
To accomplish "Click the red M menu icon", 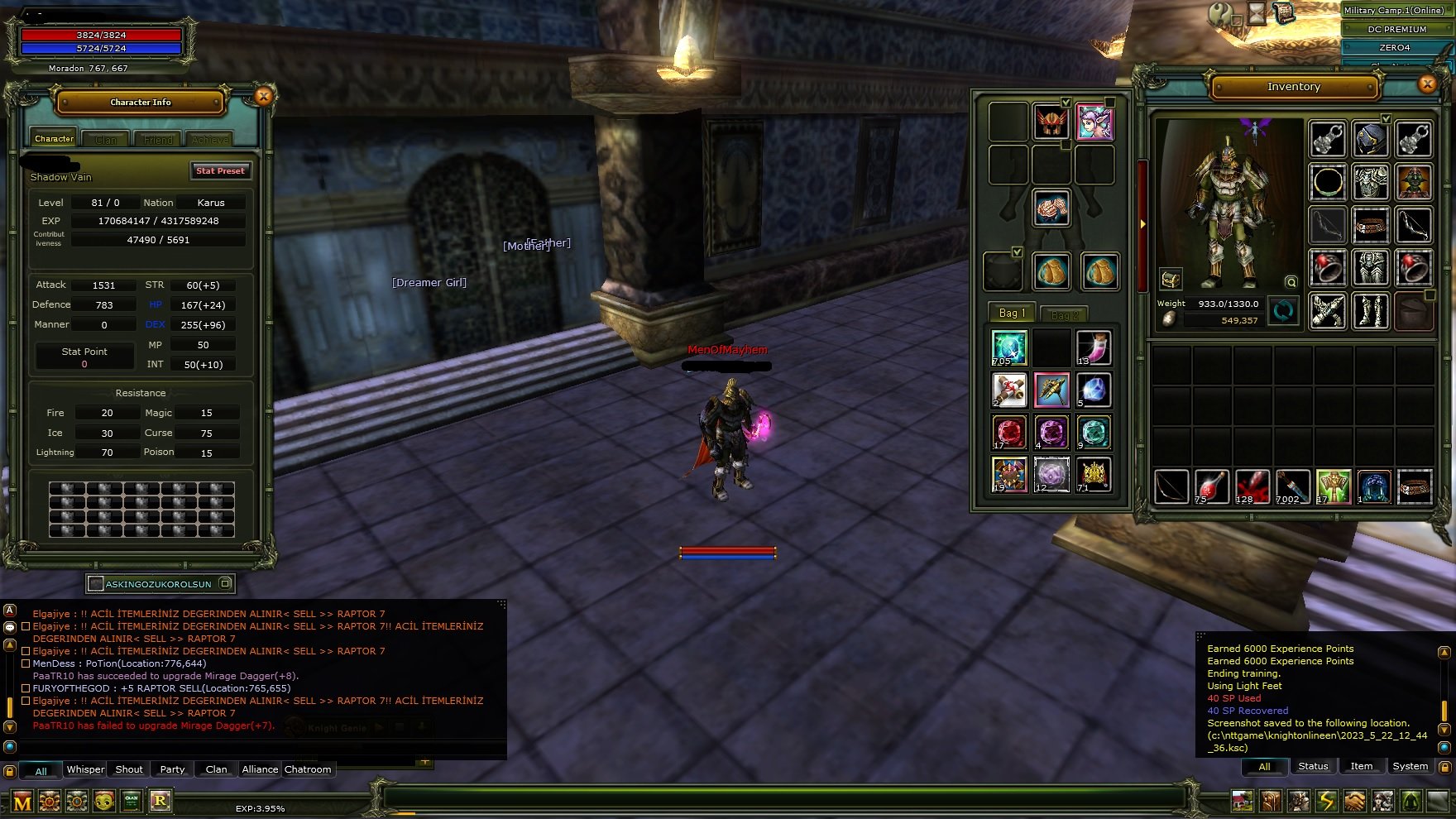I will [x=22, y=802].
